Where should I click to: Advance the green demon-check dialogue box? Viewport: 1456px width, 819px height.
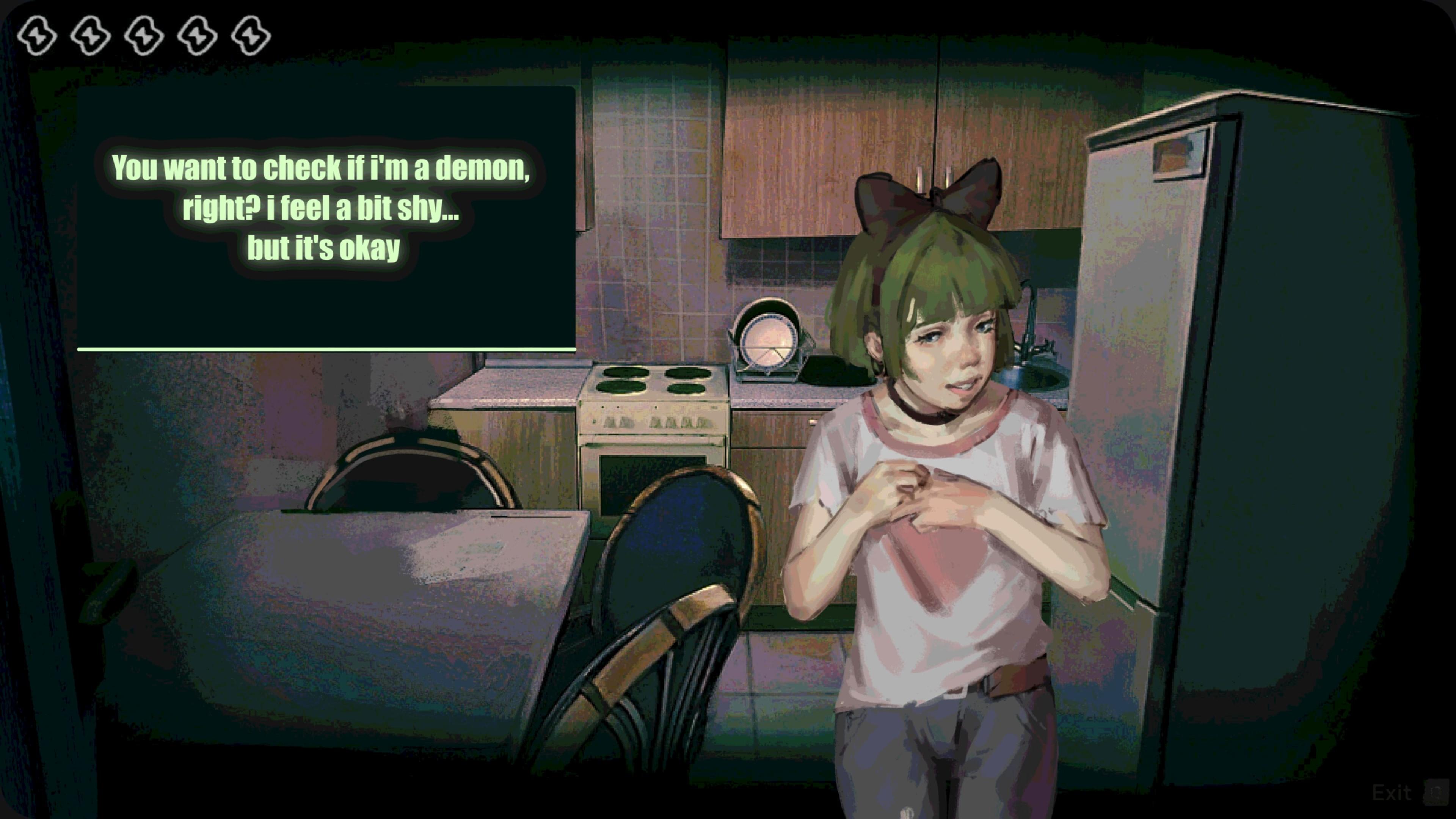pos(326,218)
